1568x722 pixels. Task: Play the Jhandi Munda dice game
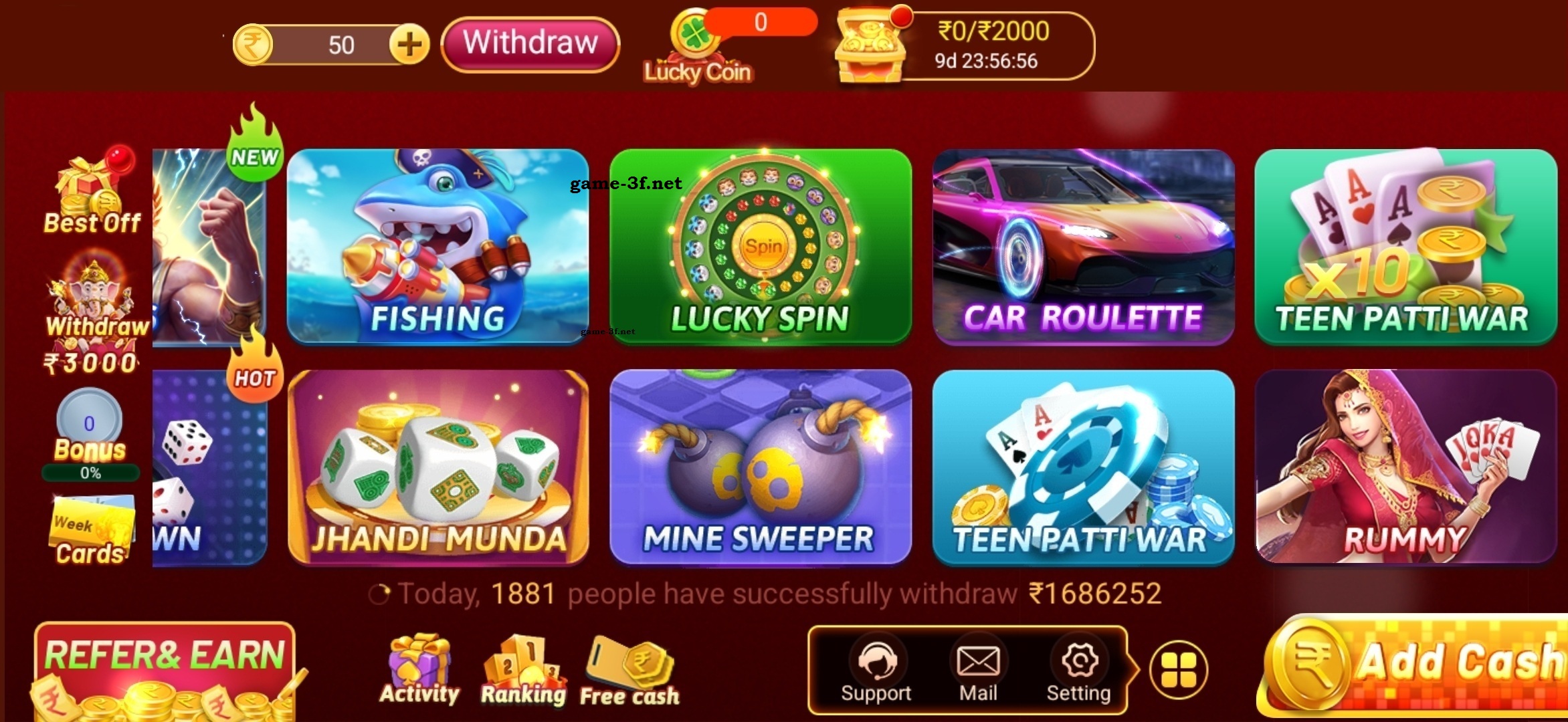(437, 467)
